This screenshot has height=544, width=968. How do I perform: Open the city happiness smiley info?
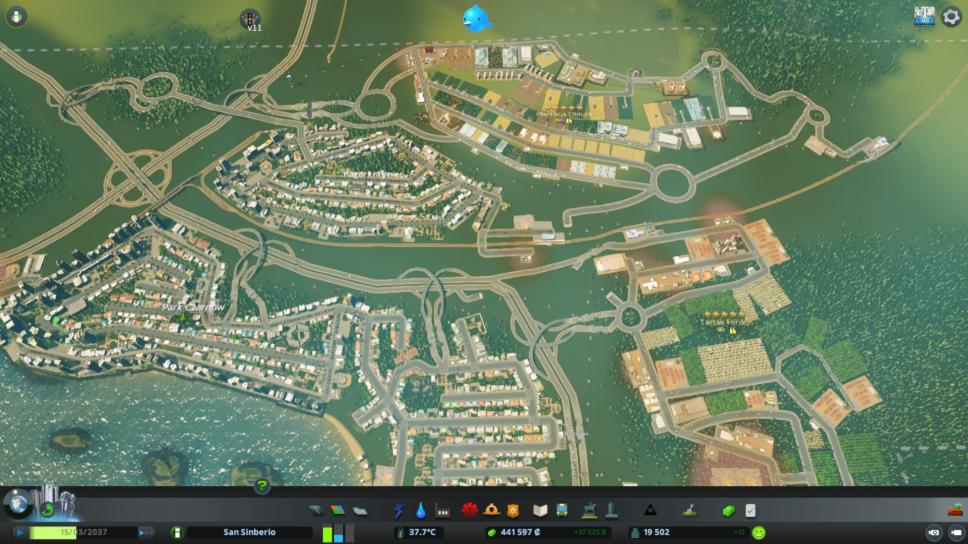point(759,533)
